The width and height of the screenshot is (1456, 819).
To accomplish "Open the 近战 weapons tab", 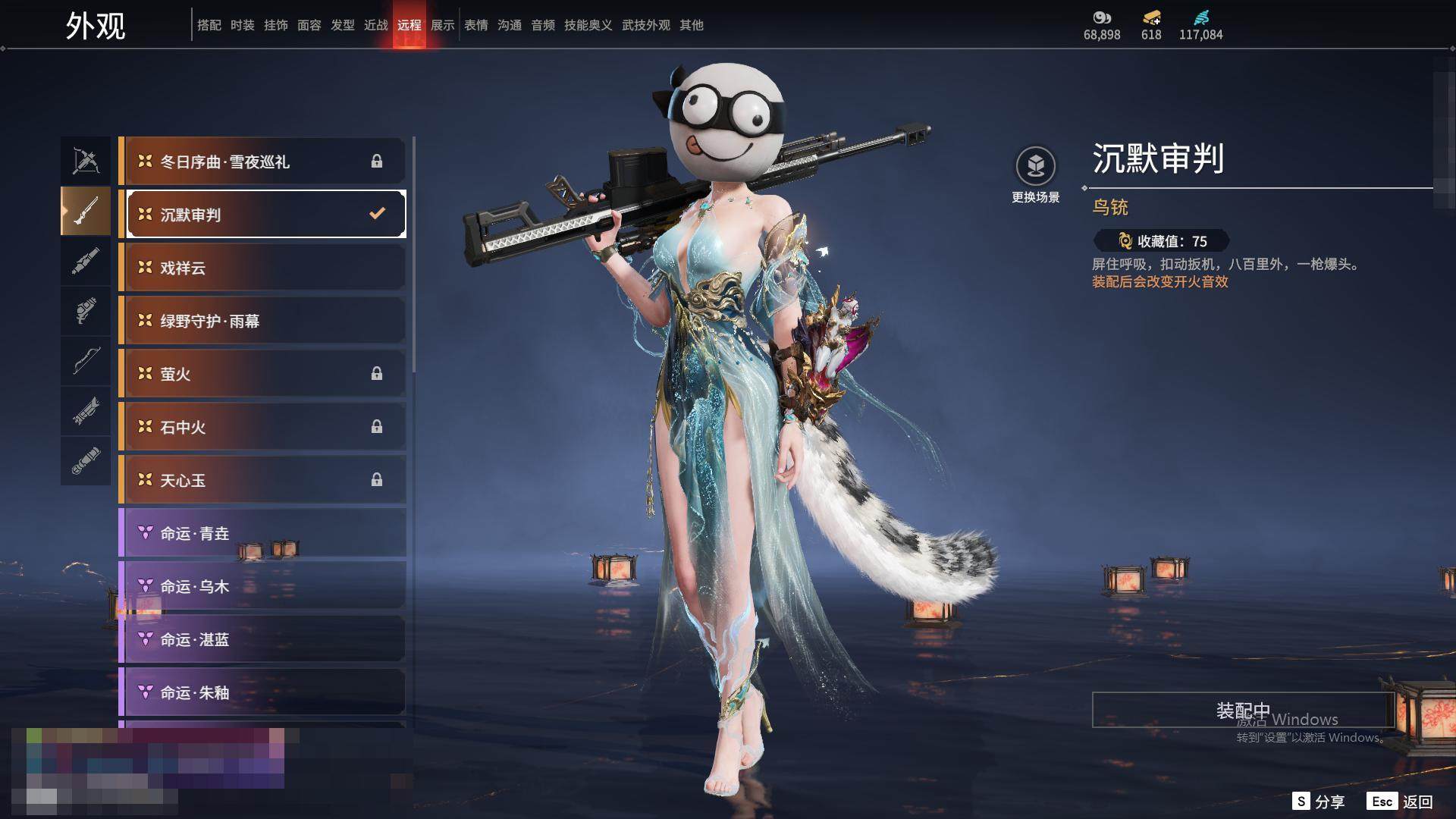I will click(376, 25).
